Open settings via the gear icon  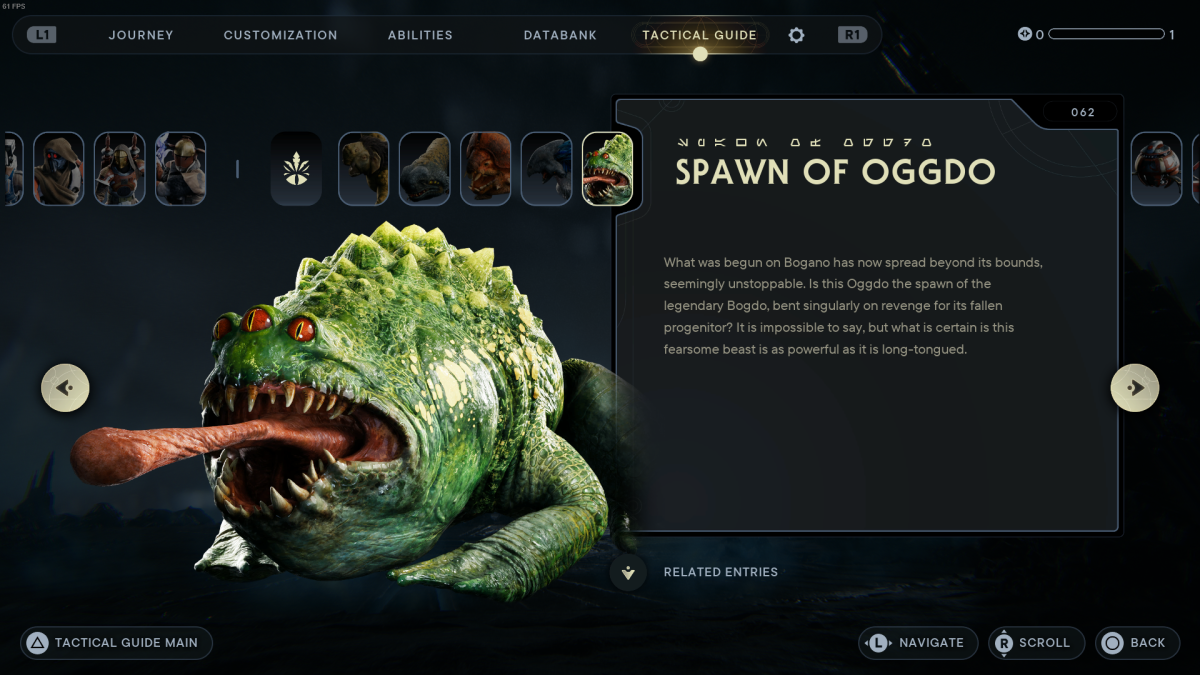(796, 35)
